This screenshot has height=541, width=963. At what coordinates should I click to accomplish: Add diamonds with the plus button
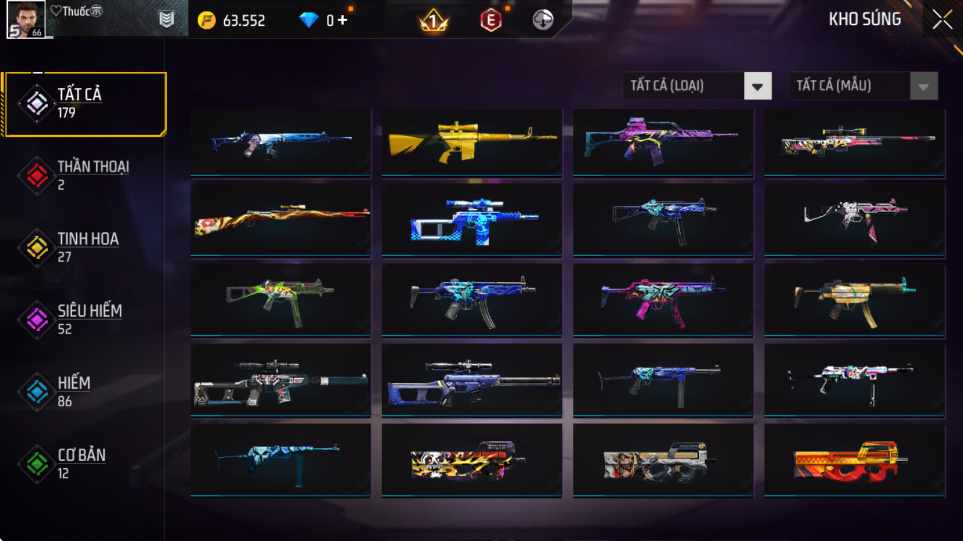(x=343, y=20)
